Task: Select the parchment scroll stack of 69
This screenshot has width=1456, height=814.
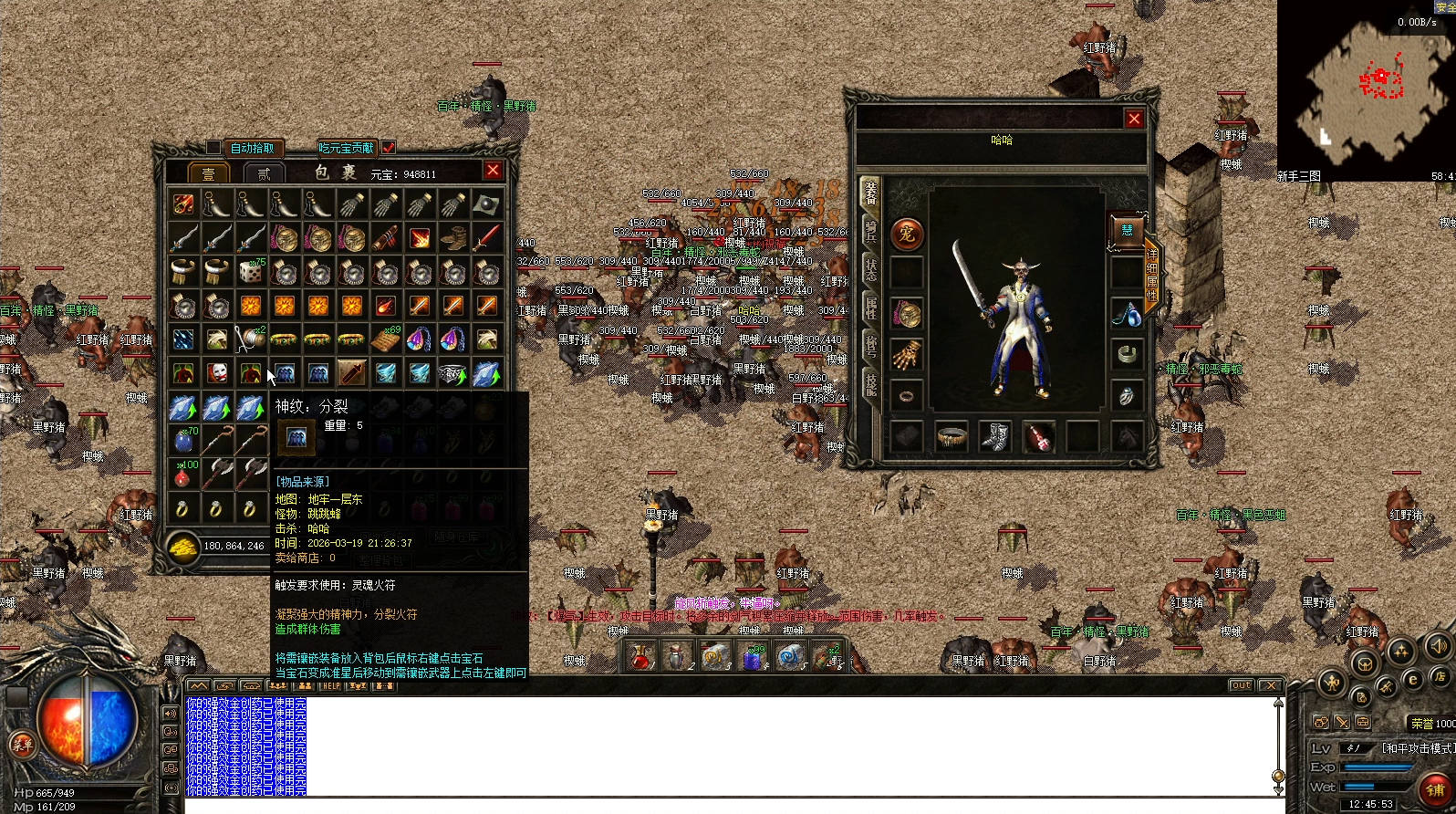Action: point(385,339)
